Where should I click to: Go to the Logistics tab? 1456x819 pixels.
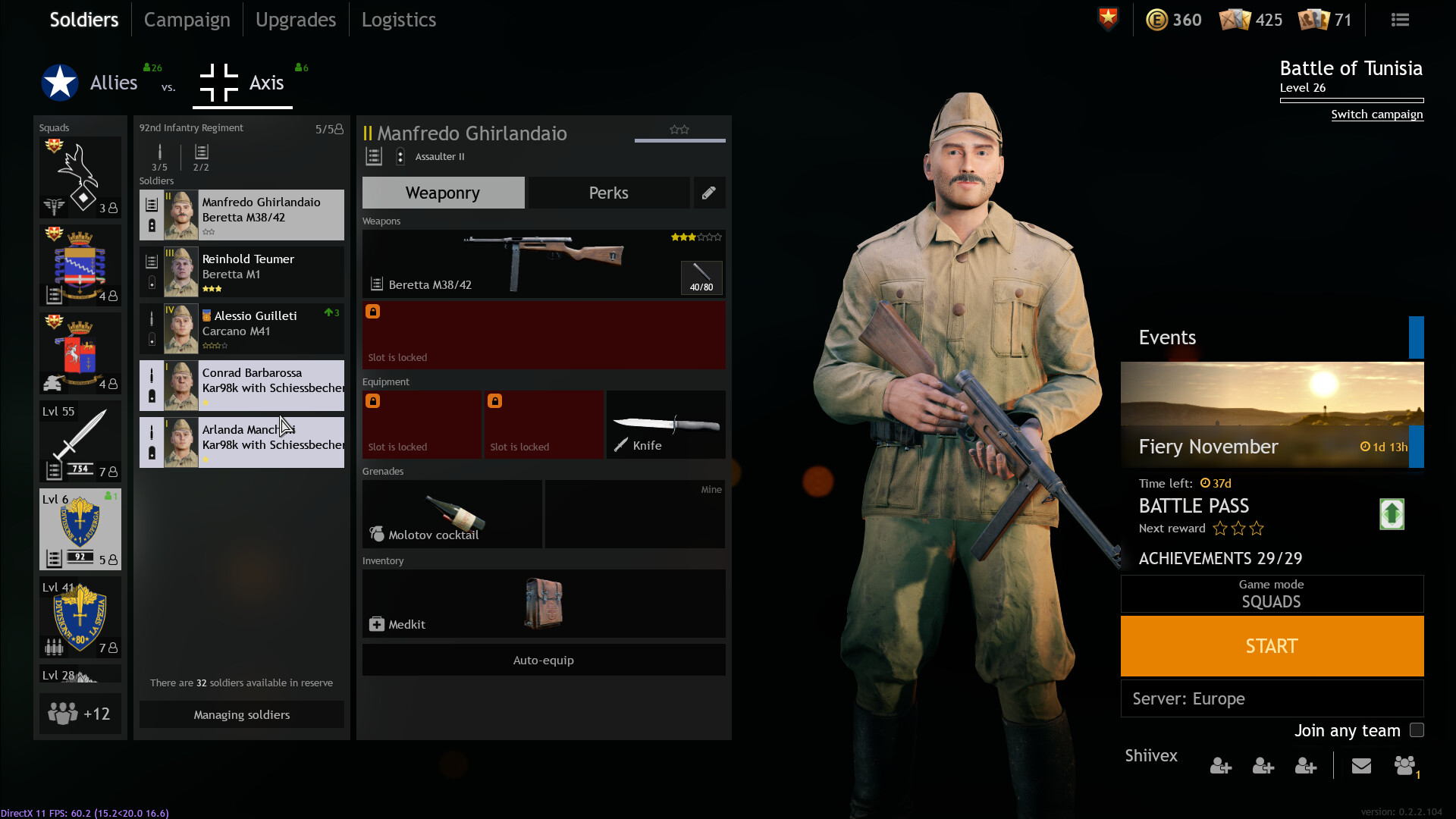click(x=398, y=20)
